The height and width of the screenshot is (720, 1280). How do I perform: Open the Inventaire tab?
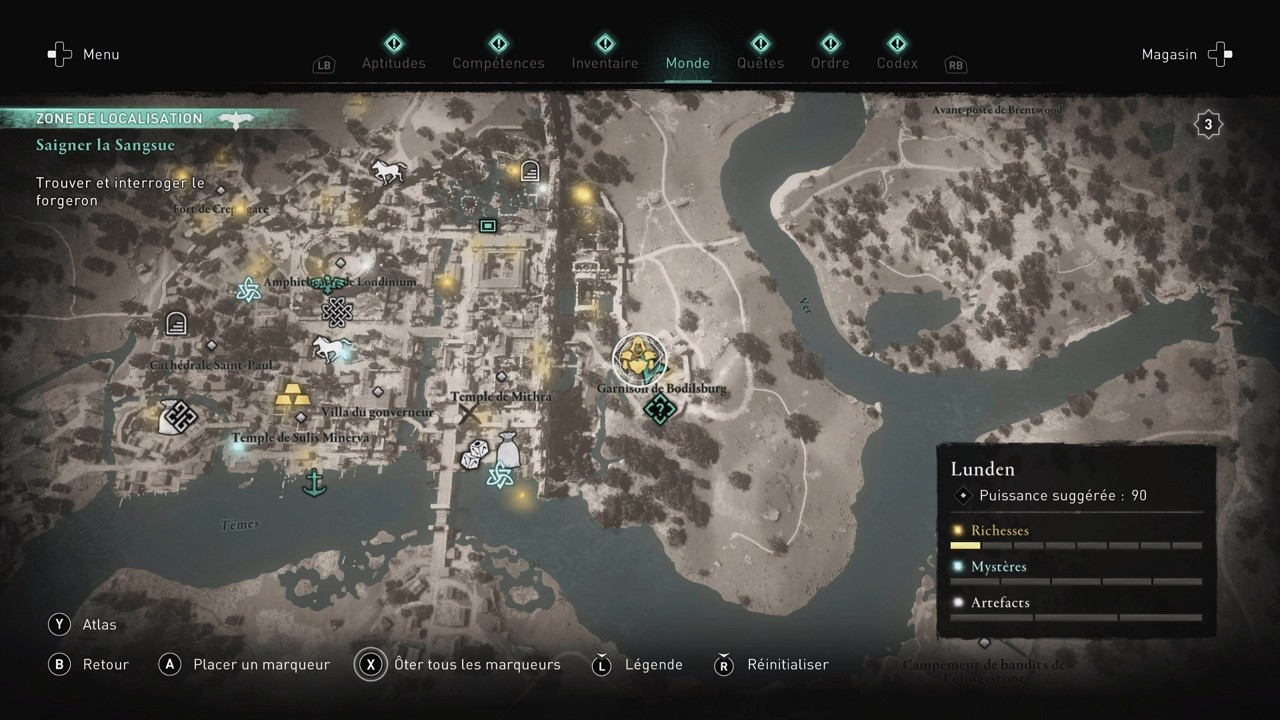(x=604, y=62)
